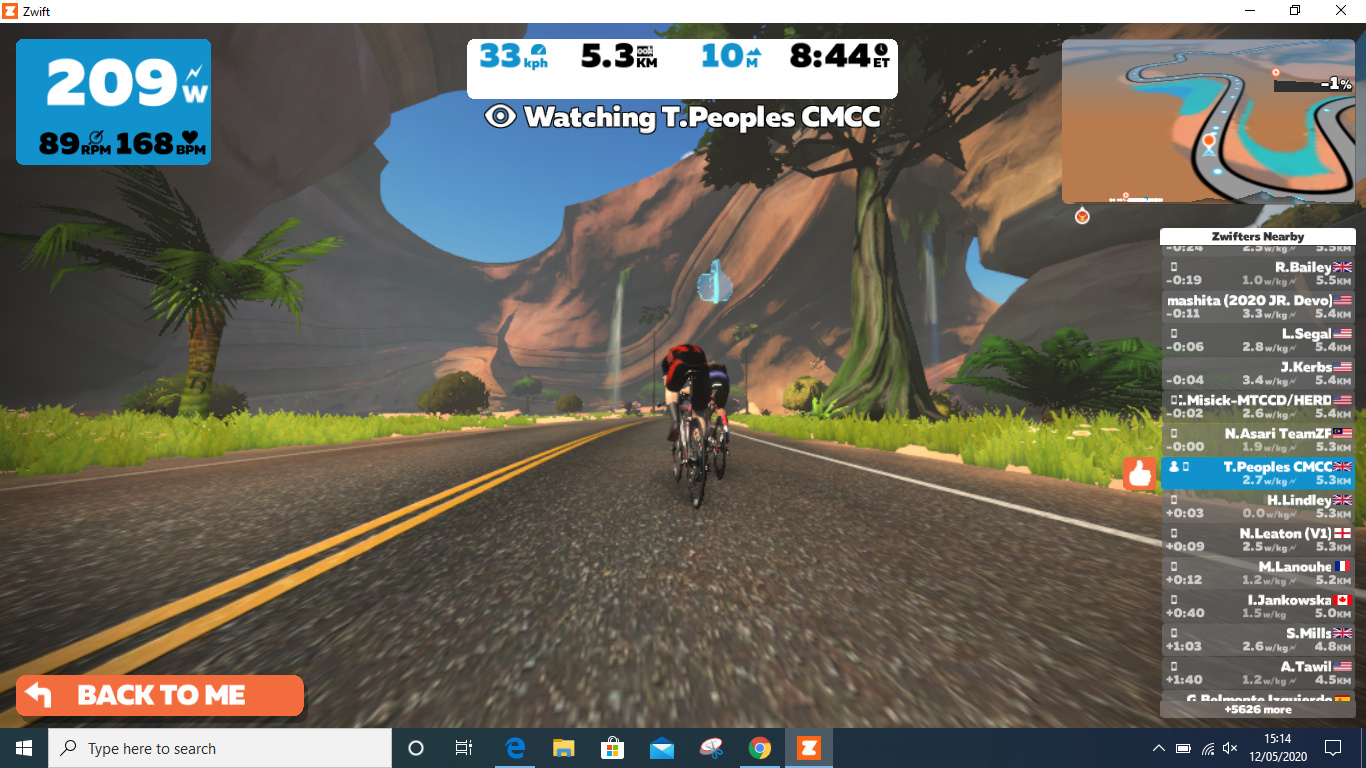Give a Ride On with thumbs-up button
This screenshot has width=1366, height=768.
tap(1139, 473)
